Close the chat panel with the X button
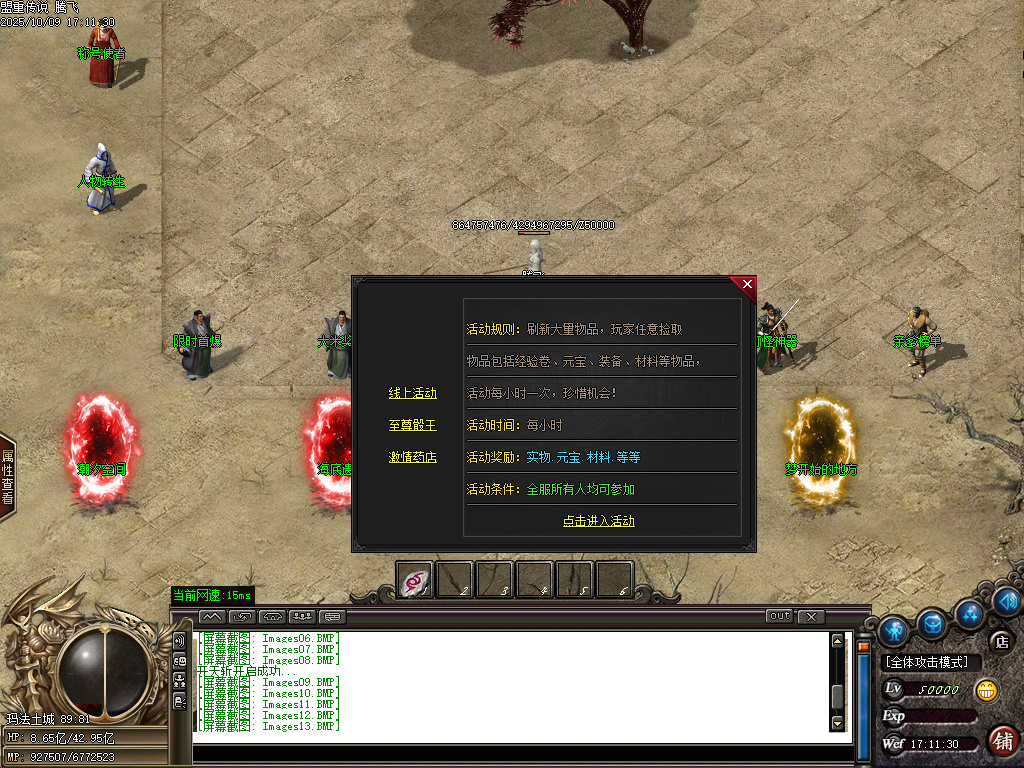Viewport: 1024px width, 768px height. coord(811,616)
